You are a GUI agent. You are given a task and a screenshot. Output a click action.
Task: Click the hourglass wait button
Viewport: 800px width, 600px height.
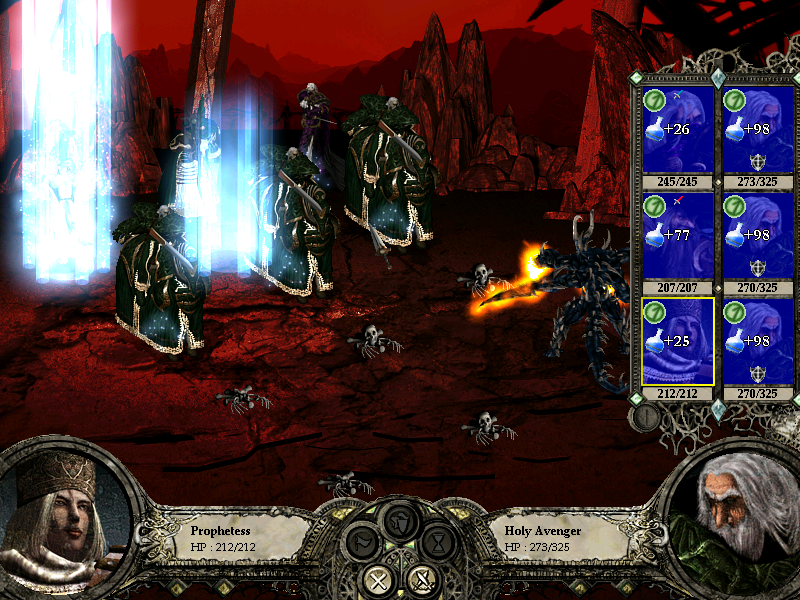[438, 543]
